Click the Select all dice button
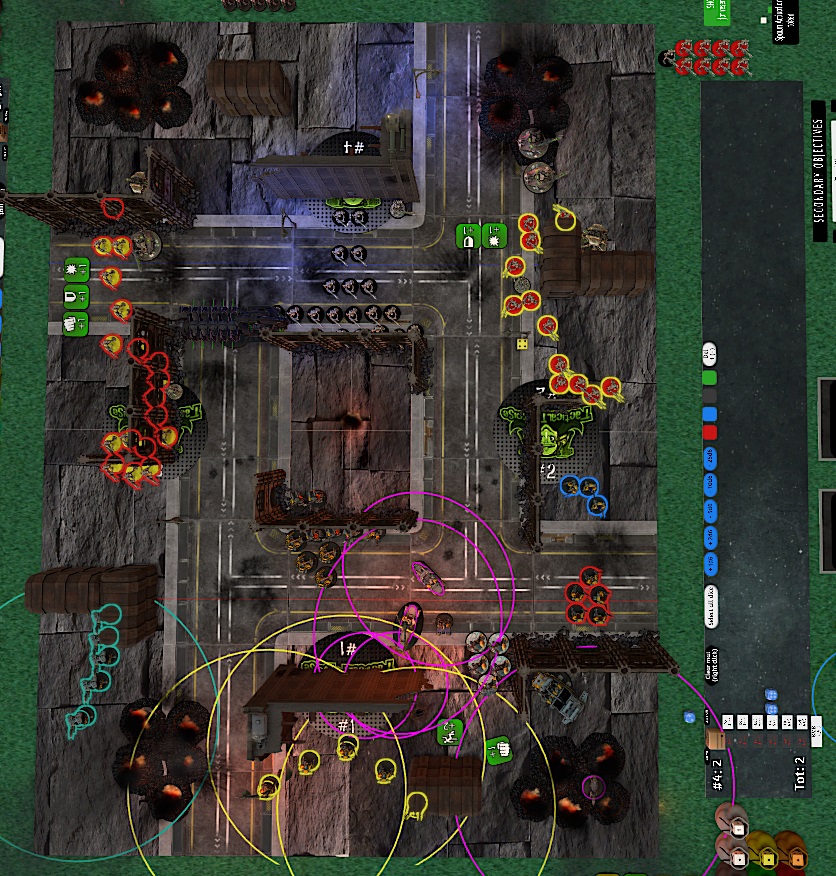Image resolution: width=836 pixels, height=876 pixels. [710, 604]
